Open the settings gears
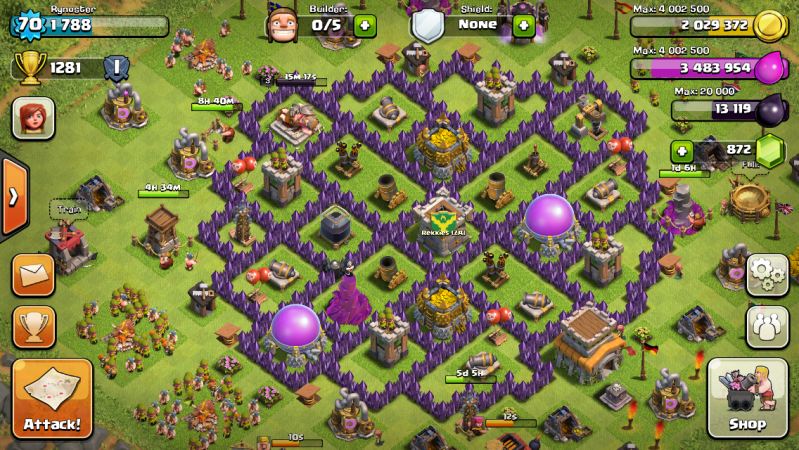This screenshot has width=799, height=450. [x=767, y=274]
